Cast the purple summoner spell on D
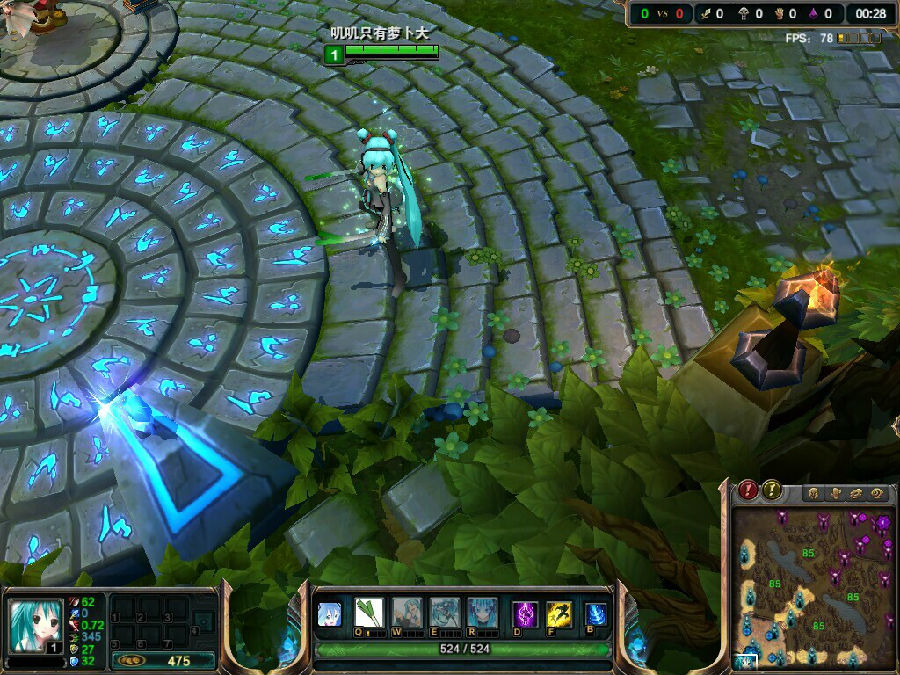Viewport: 900px width, 675px height. 525,614
